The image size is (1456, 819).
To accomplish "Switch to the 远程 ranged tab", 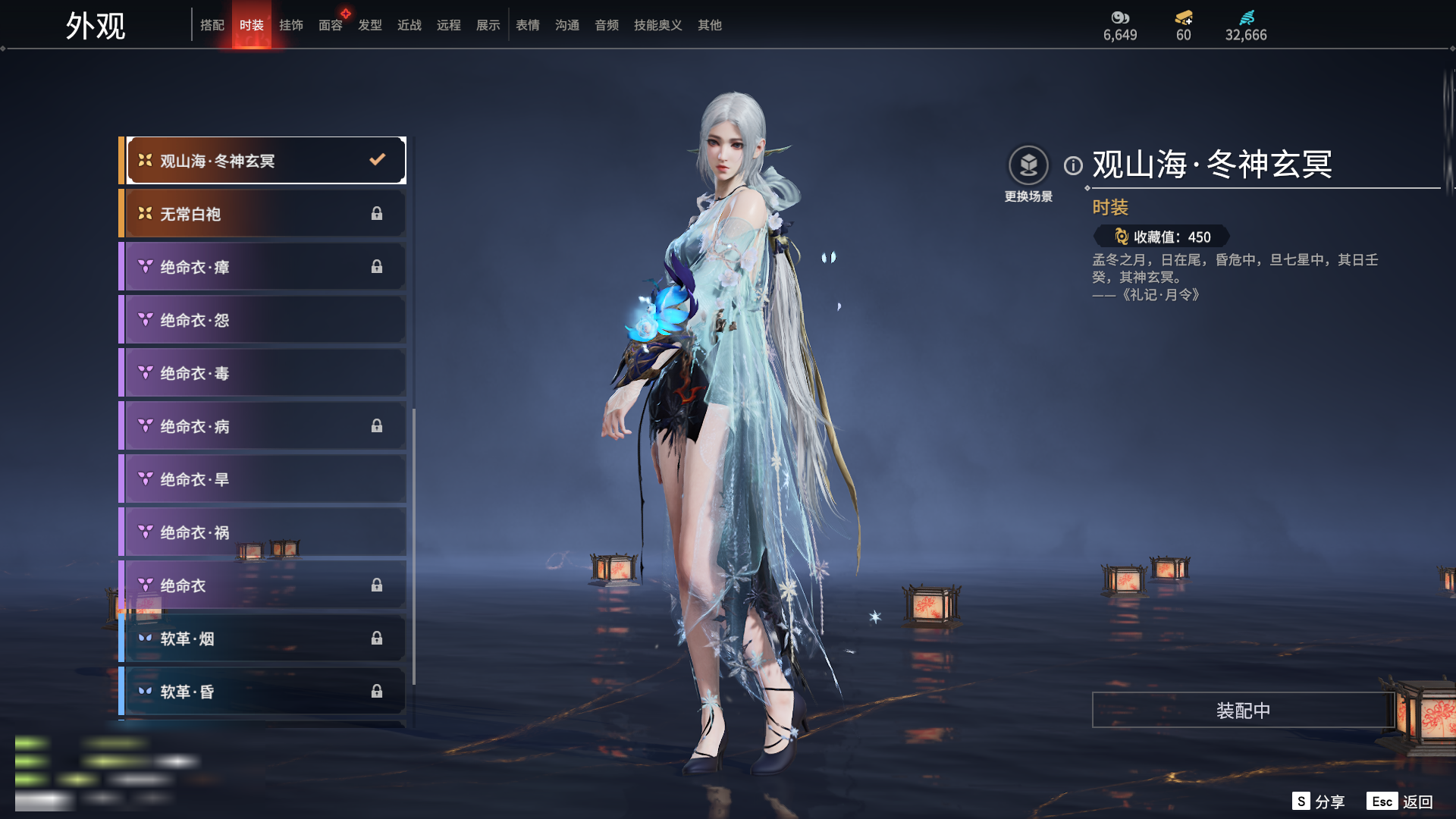I will 448,25.
